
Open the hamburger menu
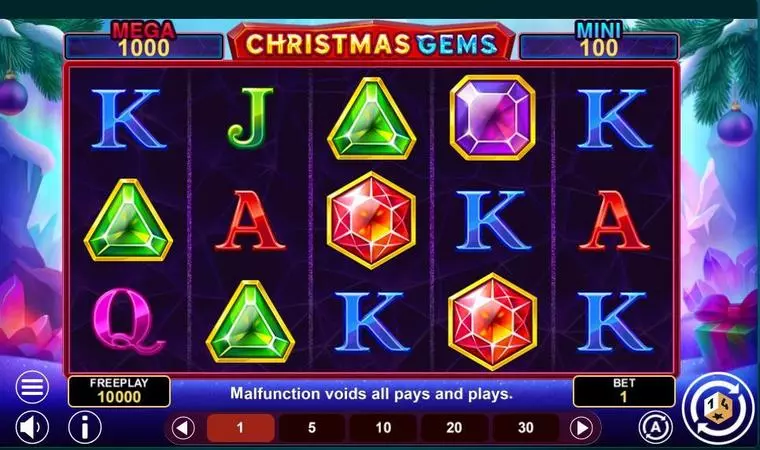(32, 386)
